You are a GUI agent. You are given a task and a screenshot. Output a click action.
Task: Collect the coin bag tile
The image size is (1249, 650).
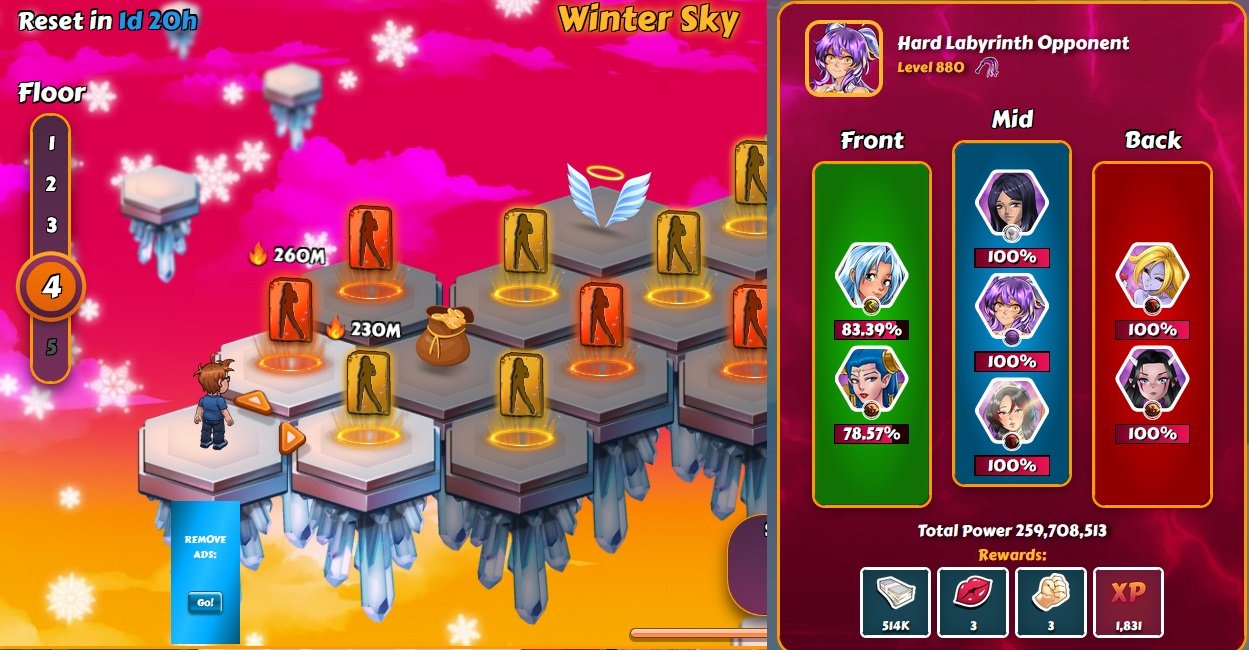pos(443,334)
